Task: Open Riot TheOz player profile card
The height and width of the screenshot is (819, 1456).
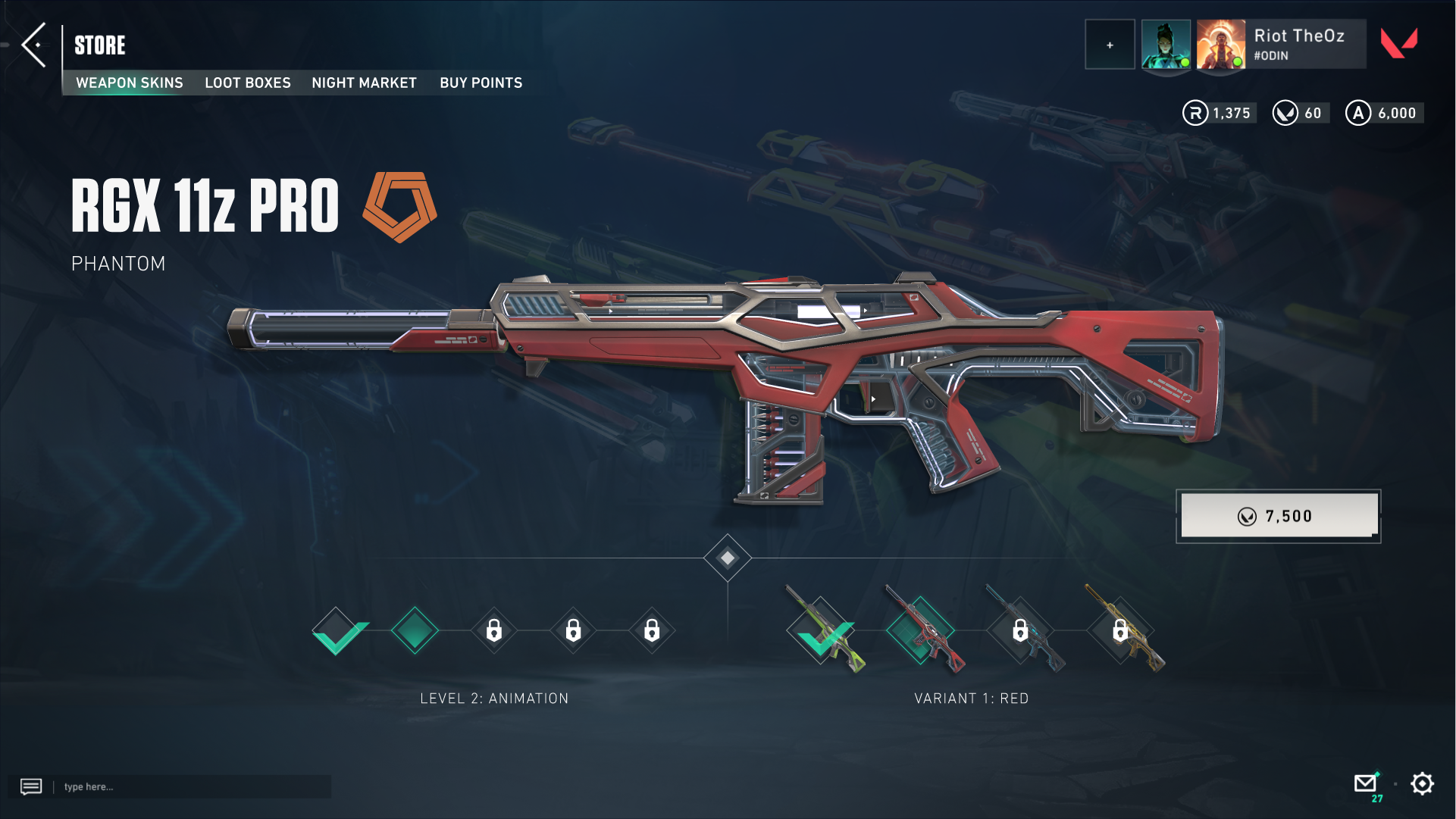Action: pyautogui.click(x=1298, y=45)
